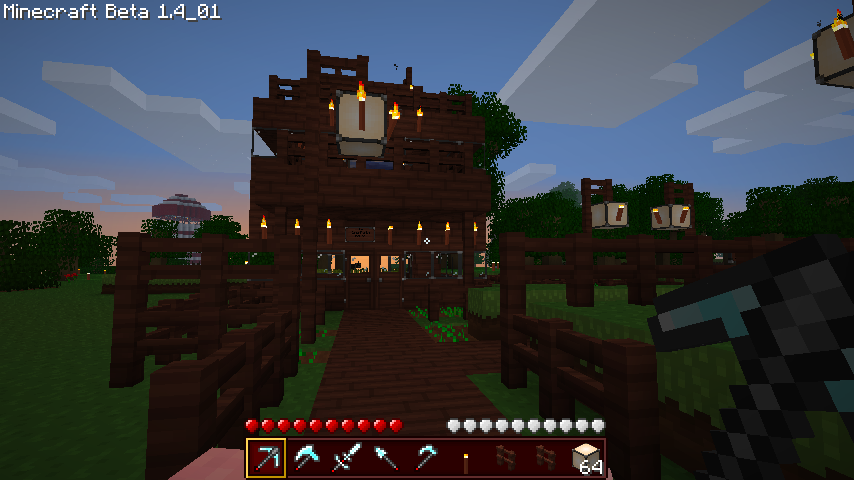Choose the diamond shovel slot
Screen dimensions: 854x480
pos(386,459)
